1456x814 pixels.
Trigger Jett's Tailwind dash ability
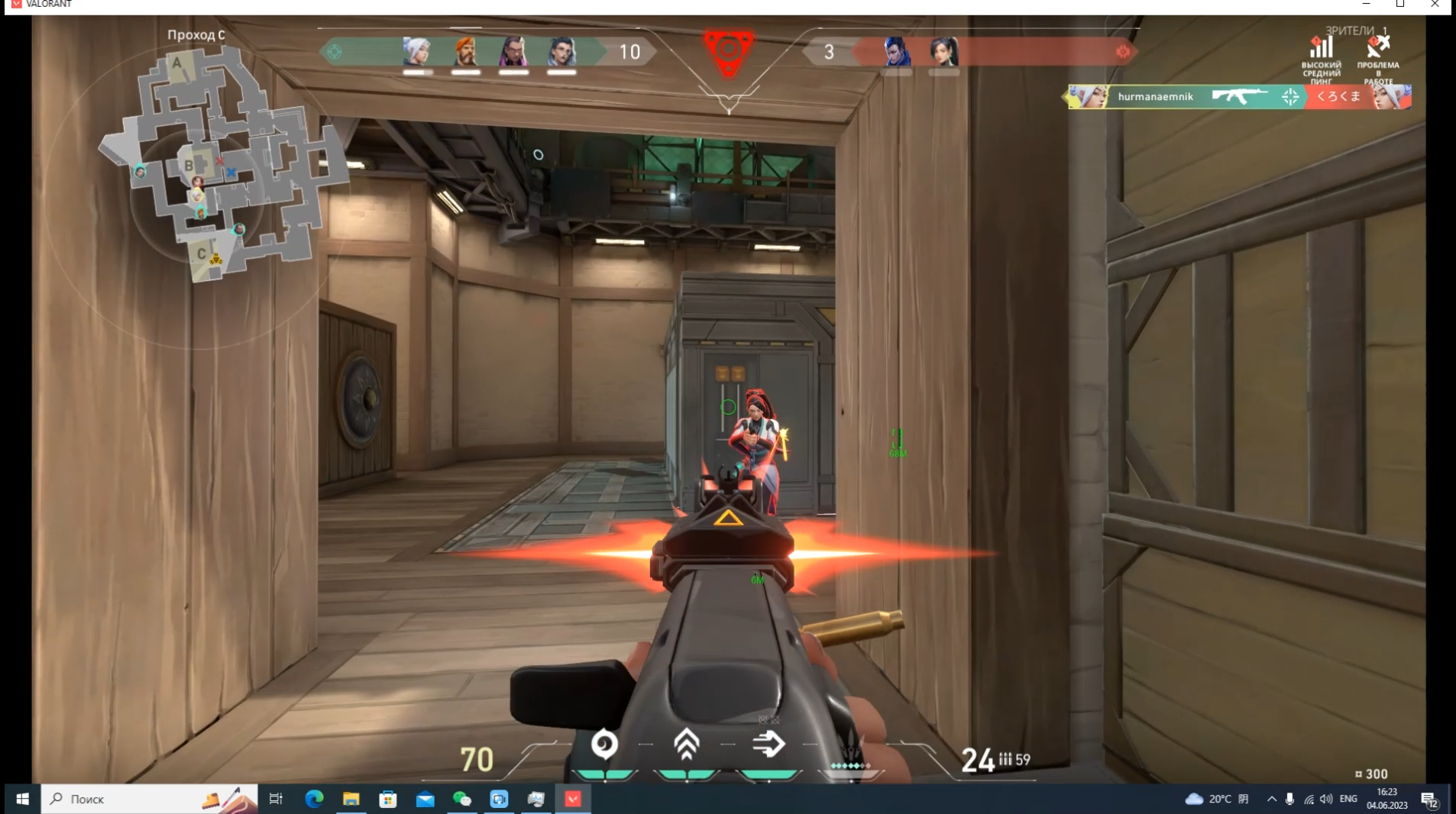pos(768,745)
